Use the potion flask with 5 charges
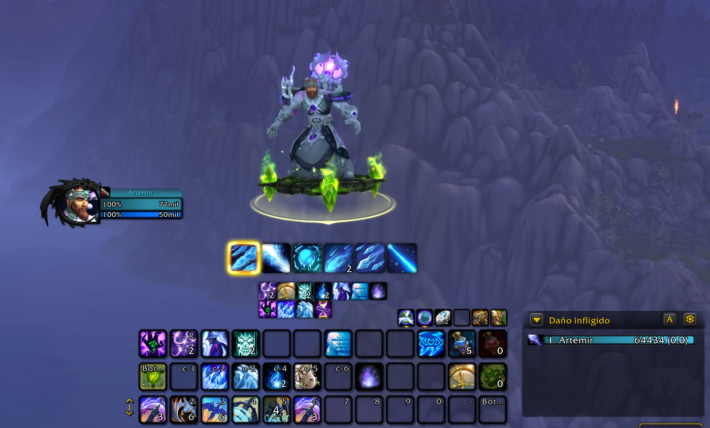Viewport: 710px width, 428px height. click(x=461, y=344)
